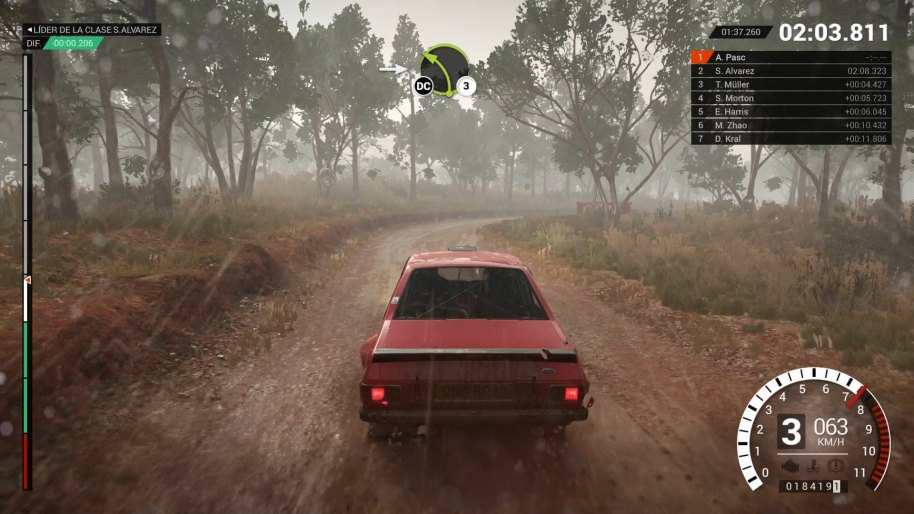Choose S. Morton in the standings list

(x=791, y=98)
